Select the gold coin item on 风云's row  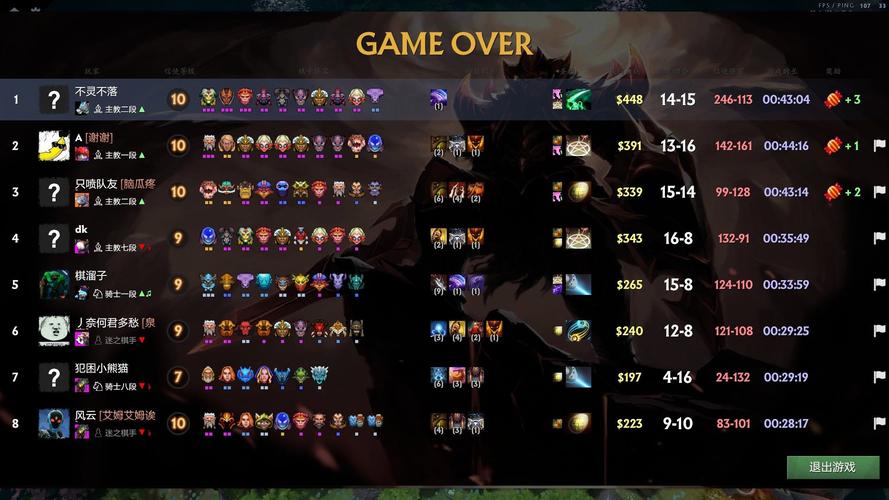click(579, 423)
